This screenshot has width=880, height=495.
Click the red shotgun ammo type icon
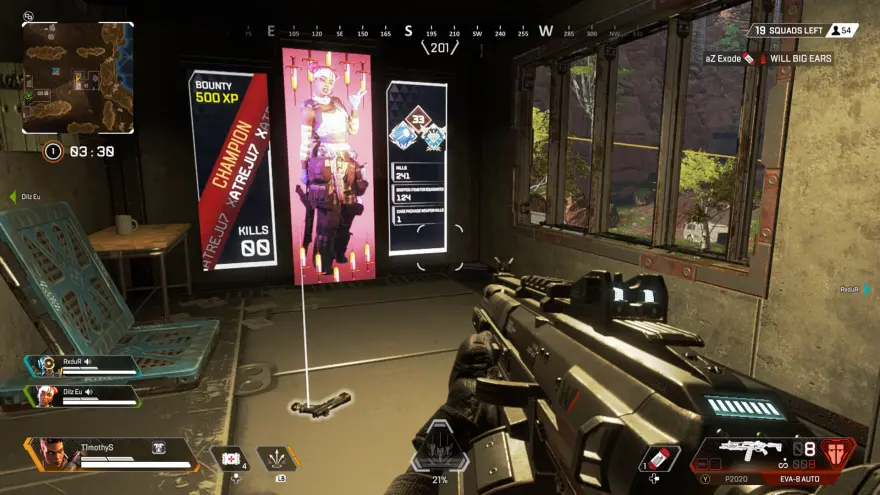(837, 451)
